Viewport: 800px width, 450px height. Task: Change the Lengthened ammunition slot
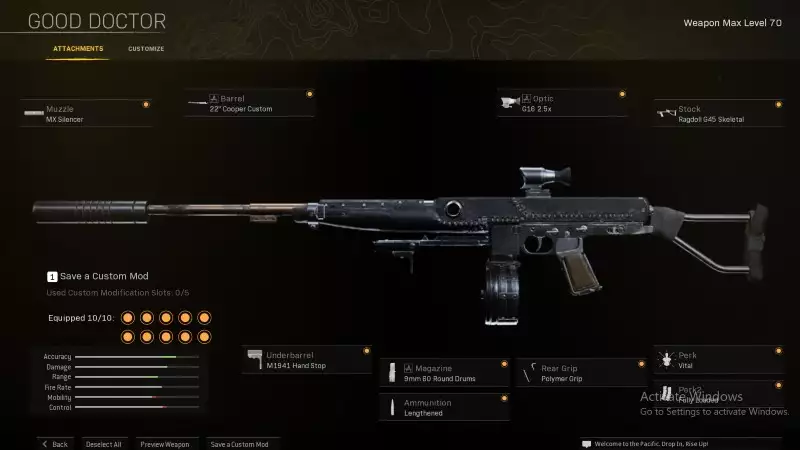pyautogui.click(x=445, y=406)
